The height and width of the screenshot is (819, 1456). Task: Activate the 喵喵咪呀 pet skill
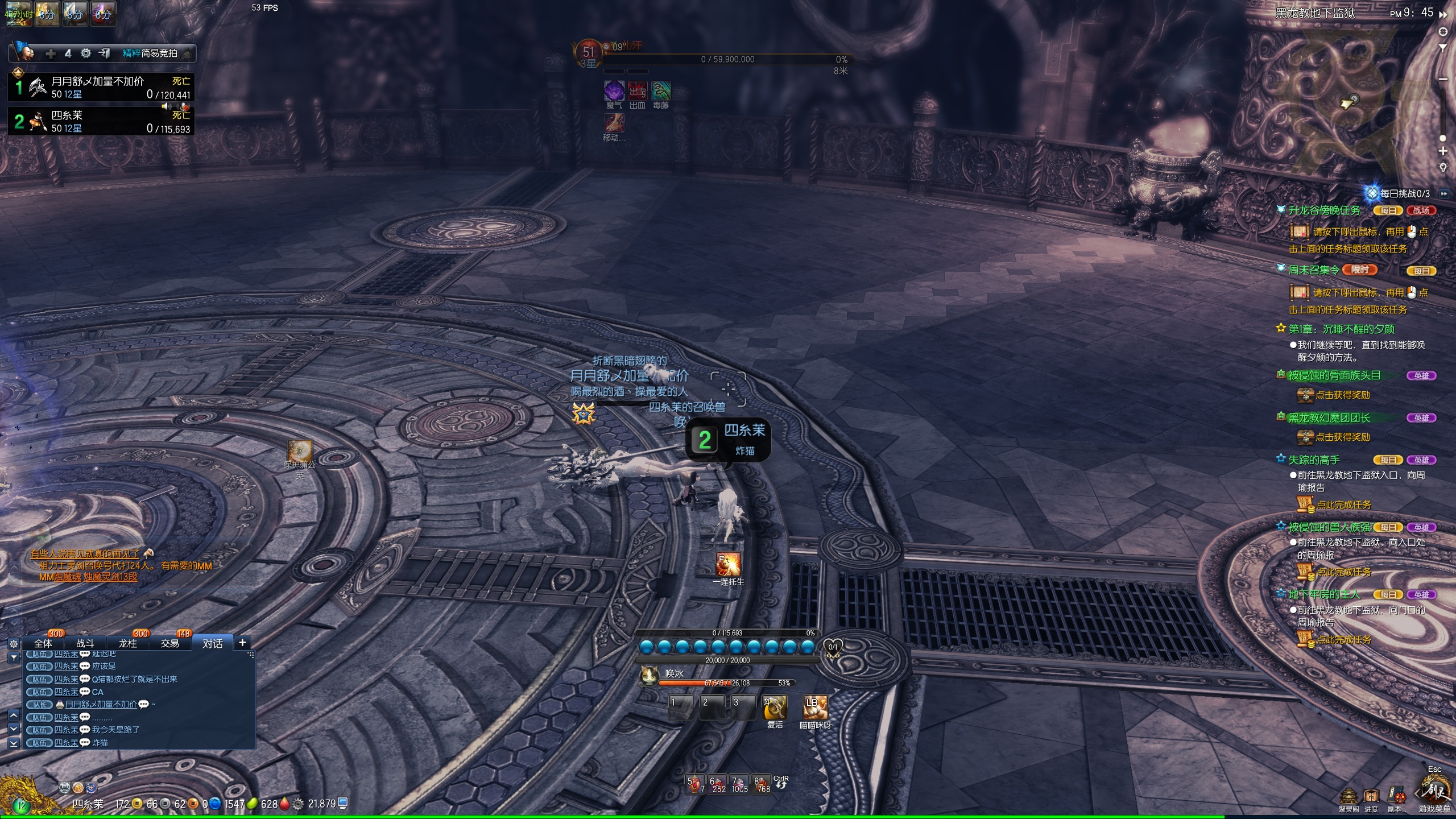[x=814, y=708]
